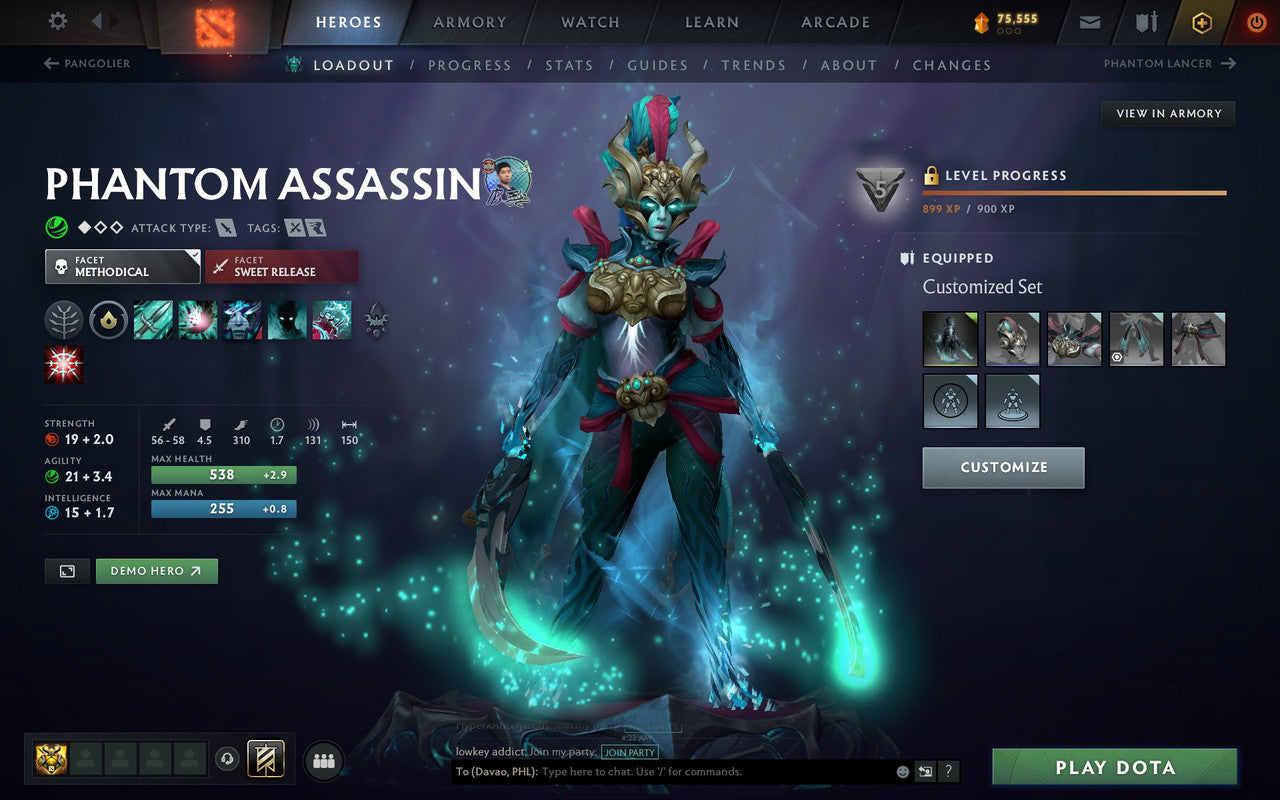Toggle the loadout preview mode next to Demo Hero

tap(66, 570)
